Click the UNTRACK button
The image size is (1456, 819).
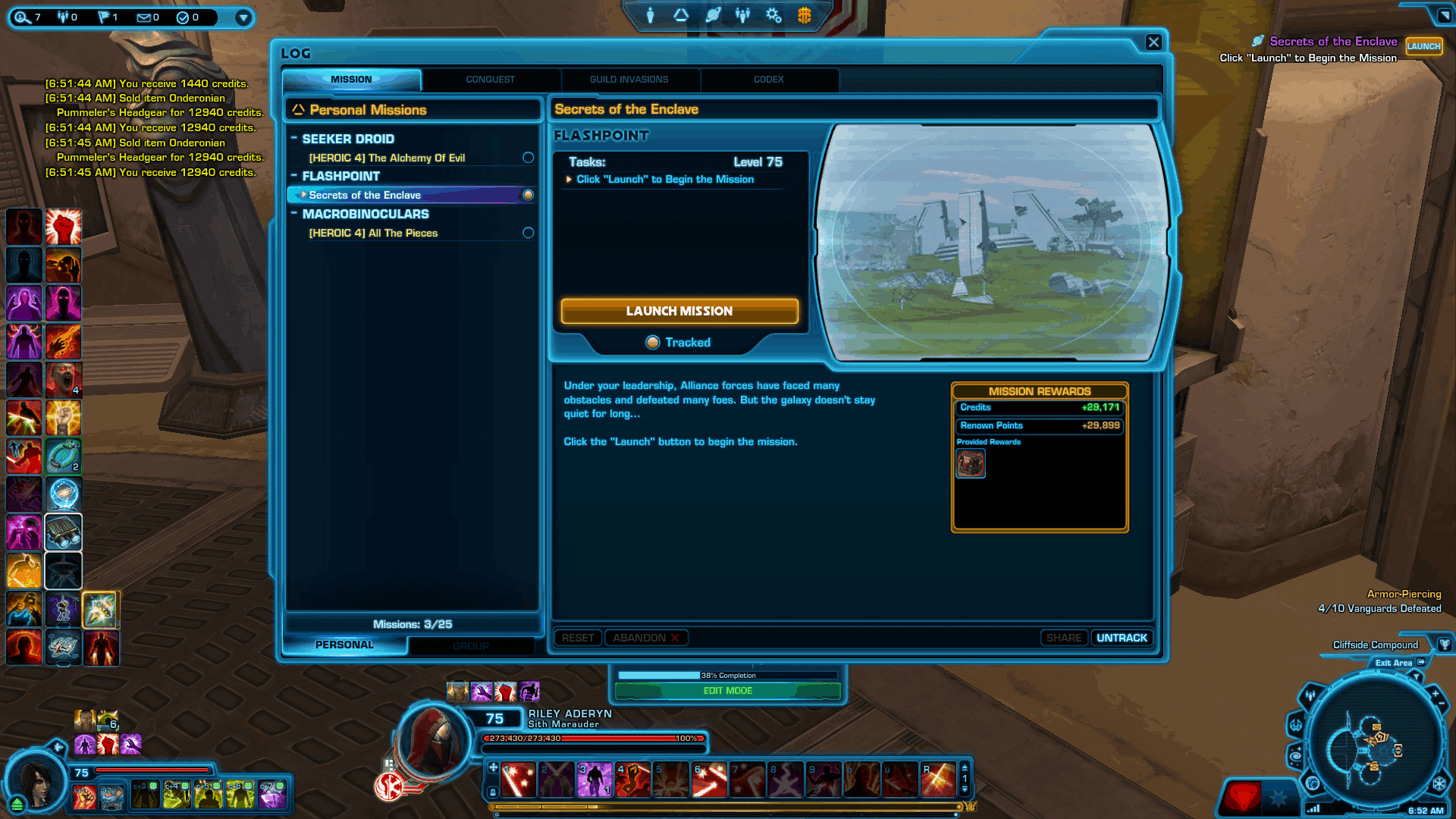point(1121,638)
